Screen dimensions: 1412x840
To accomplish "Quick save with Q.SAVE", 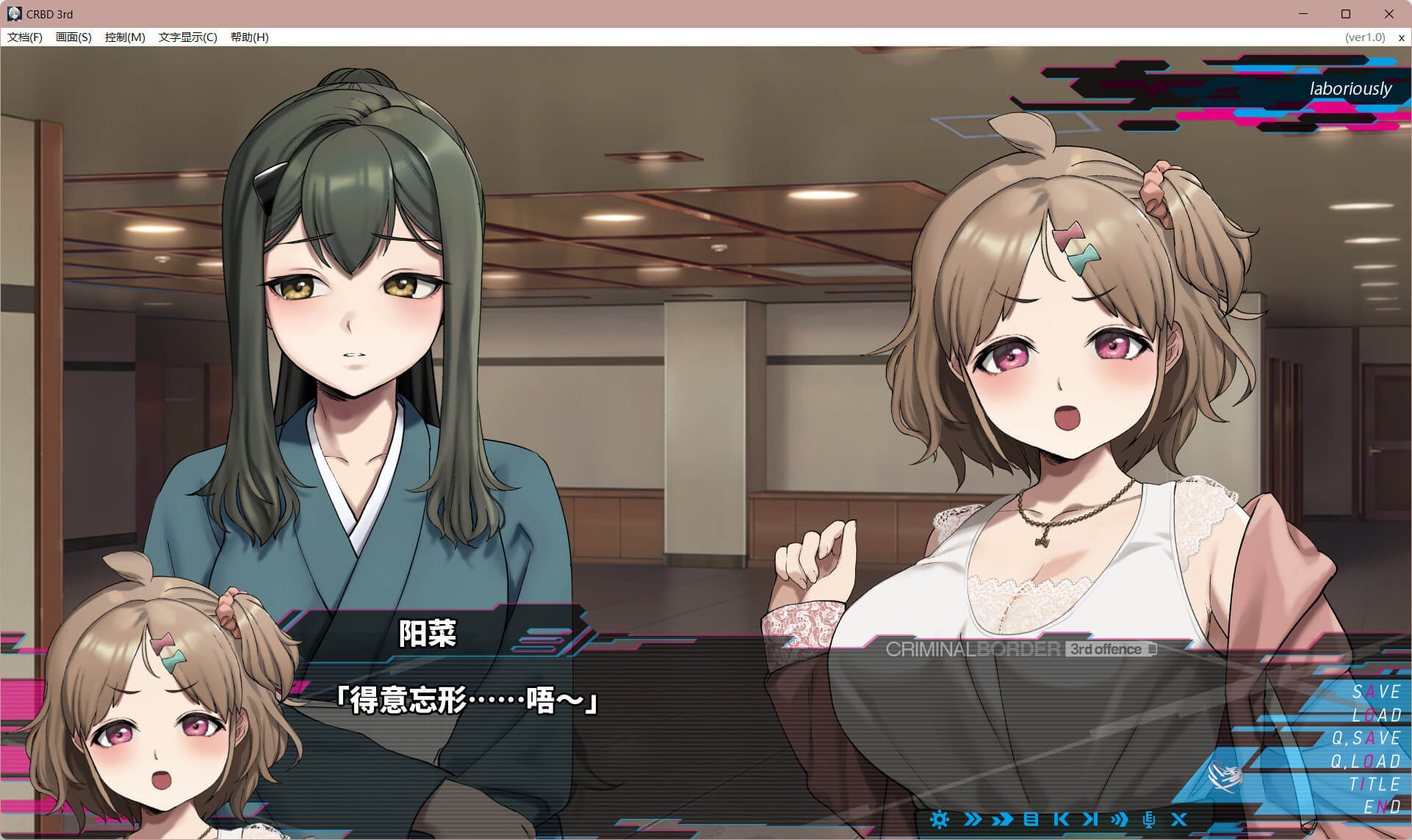I will click(x=1366, y=738).
